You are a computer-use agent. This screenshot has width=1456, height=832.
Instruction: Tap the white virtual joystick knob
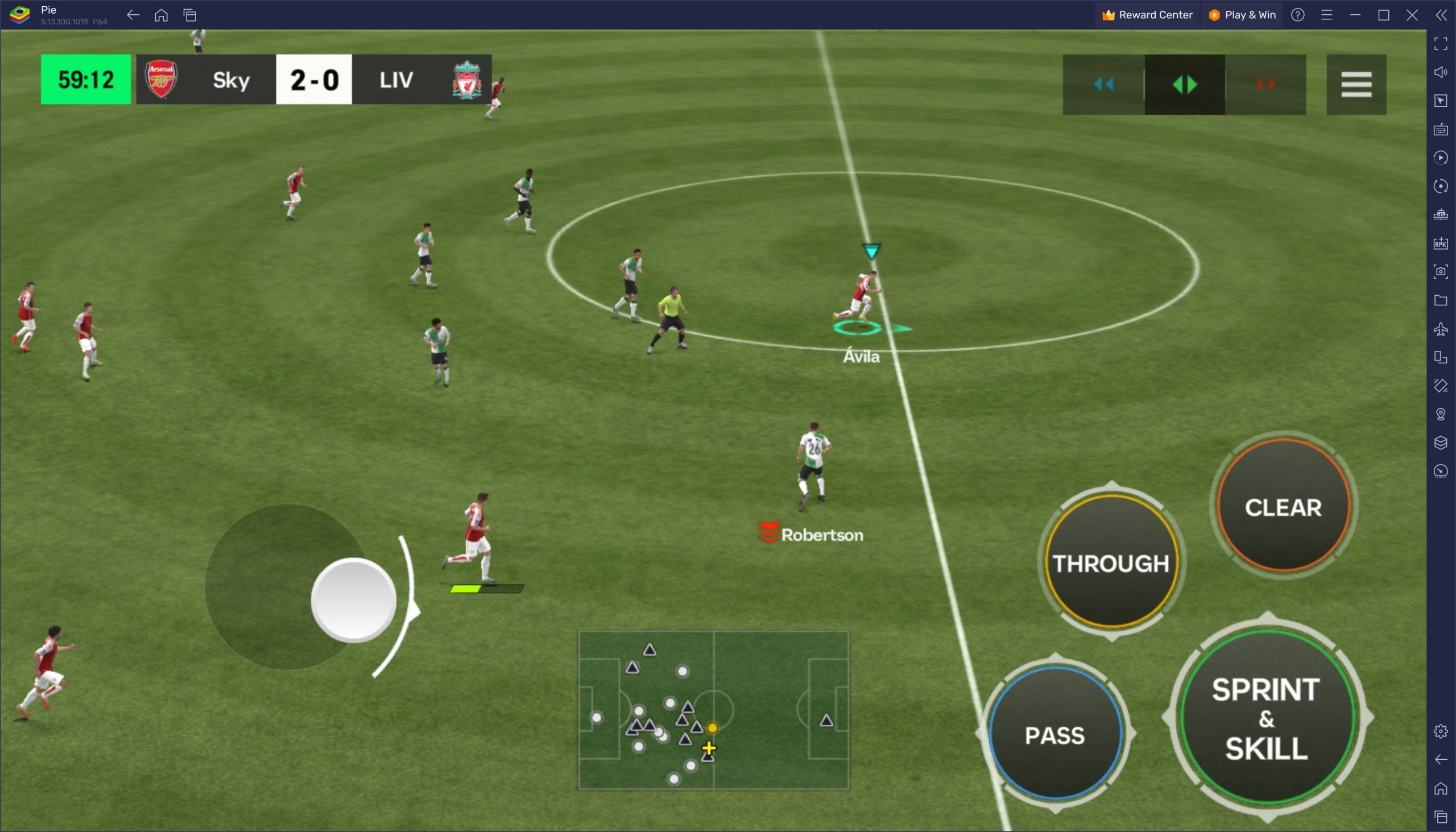(x=354, y=600)
